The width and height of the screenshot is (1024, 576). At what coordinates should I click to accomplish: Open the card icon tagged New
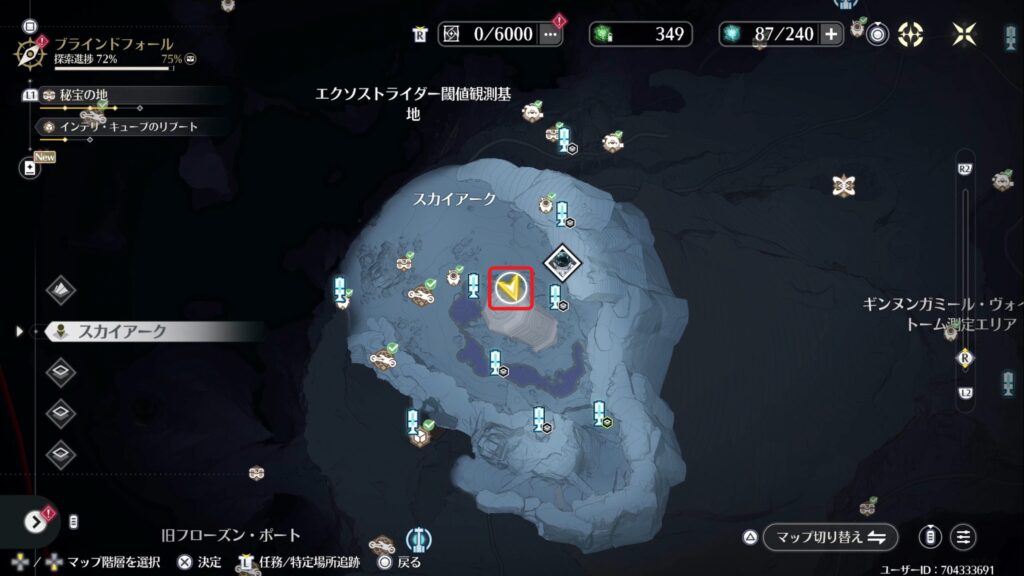tap(30, 168)
